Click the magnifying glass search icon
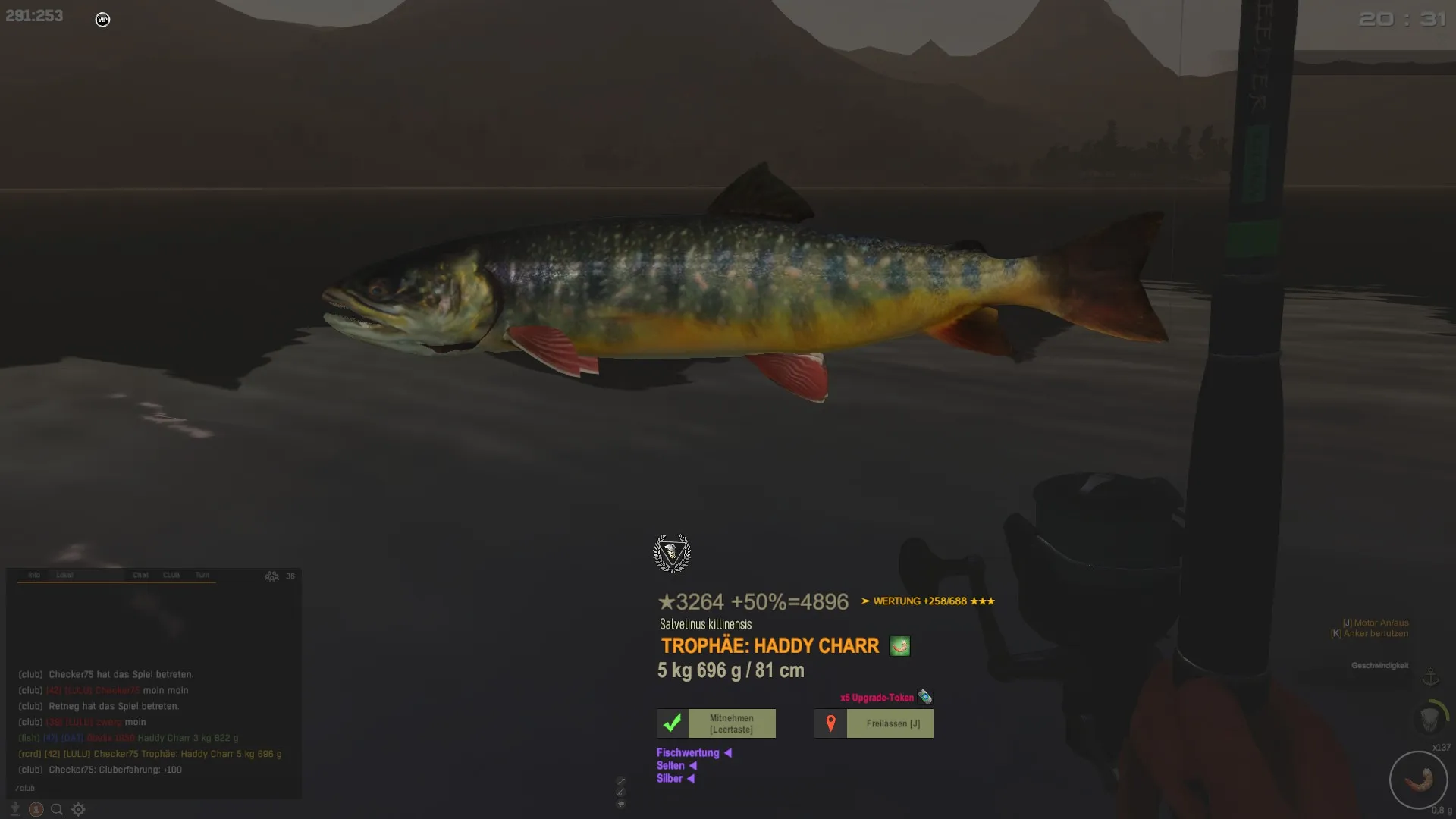The height and width of the screenshot is (819, 1456). tap(56, 809)
